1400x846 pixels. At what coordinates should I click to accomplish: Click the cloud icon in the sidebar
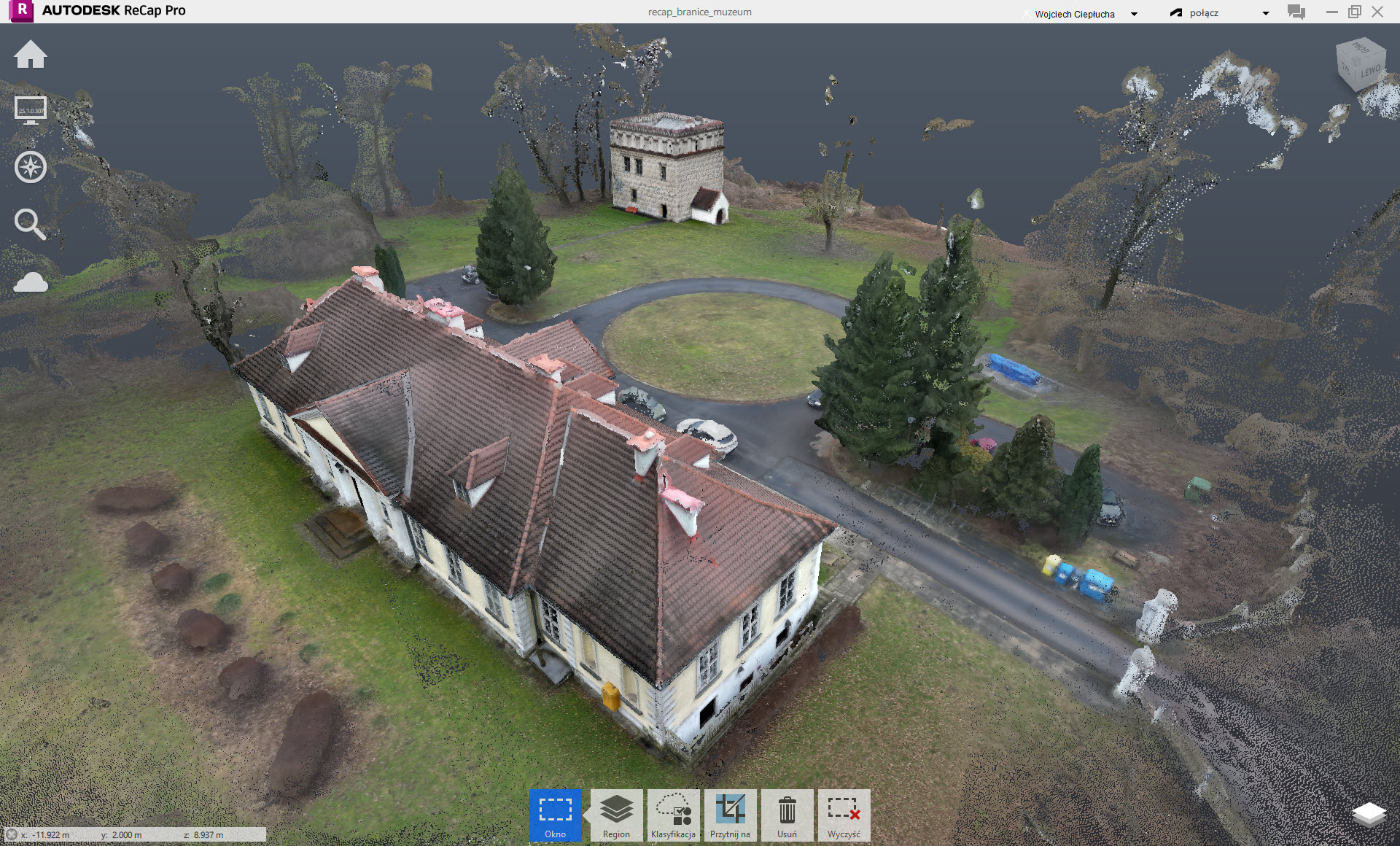[31, 282]
